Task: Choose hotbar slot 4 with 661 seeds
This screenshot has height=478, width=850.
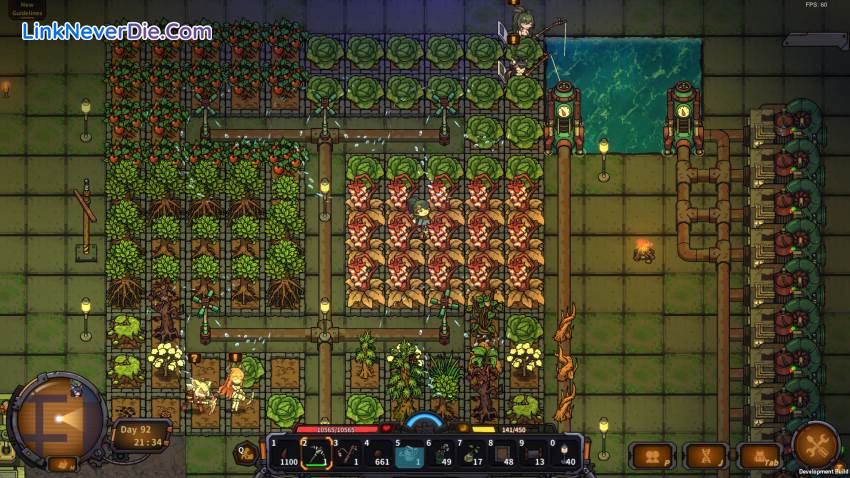Action: 379,455
